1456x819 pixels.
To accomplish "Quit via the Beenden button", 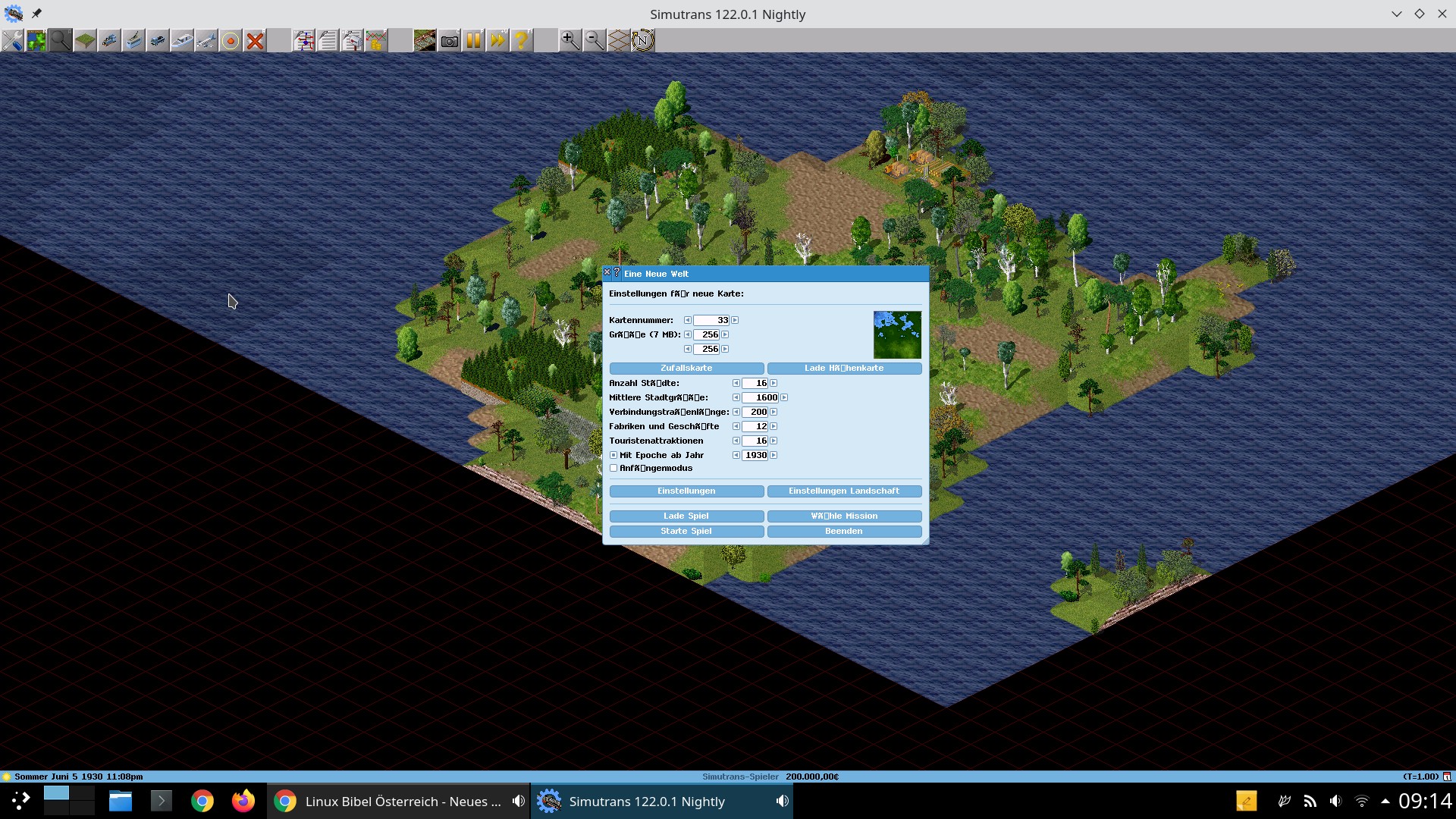I will point(844,532).
